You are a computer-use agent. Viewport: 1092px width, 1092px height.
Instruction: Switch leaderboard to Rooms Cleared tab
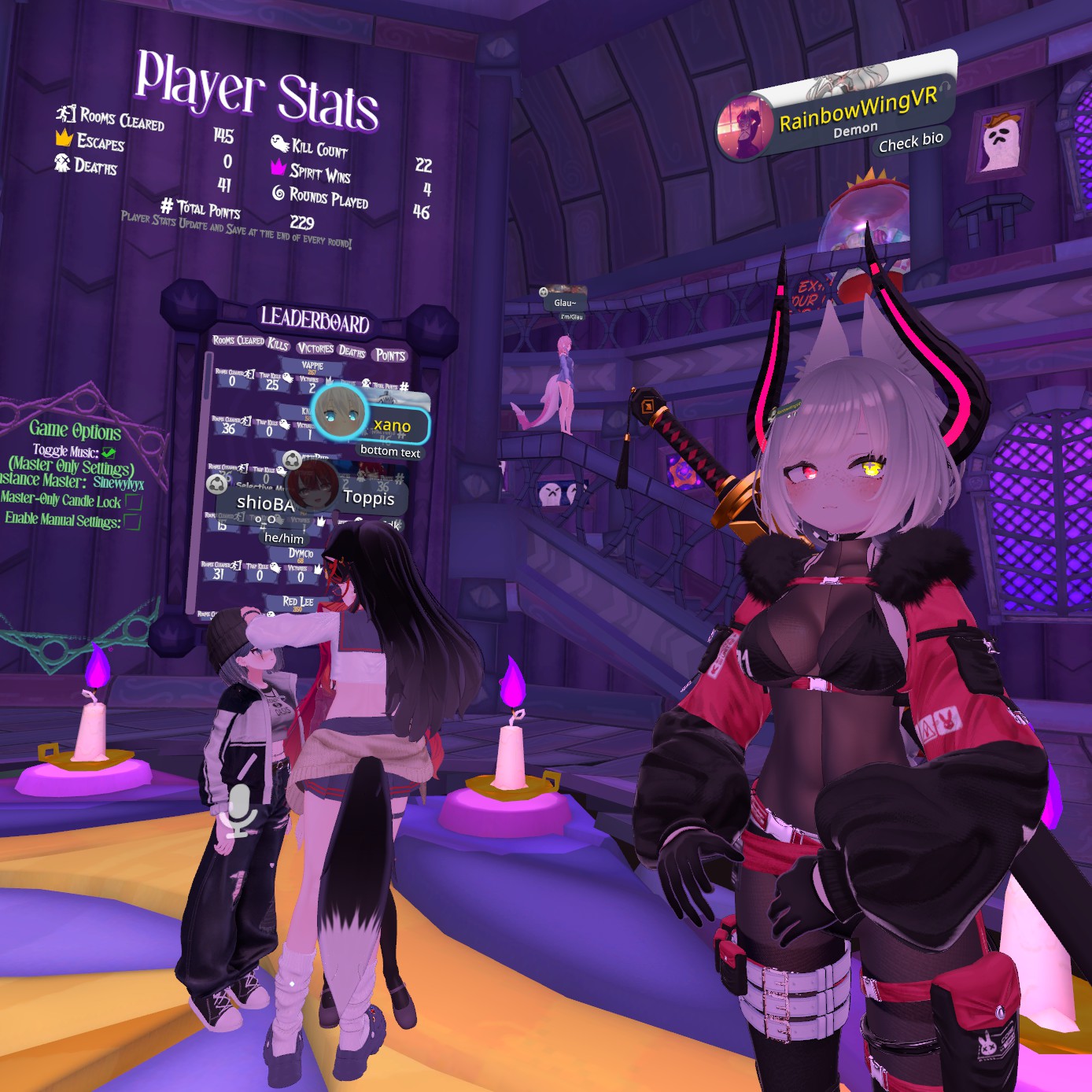238,340
